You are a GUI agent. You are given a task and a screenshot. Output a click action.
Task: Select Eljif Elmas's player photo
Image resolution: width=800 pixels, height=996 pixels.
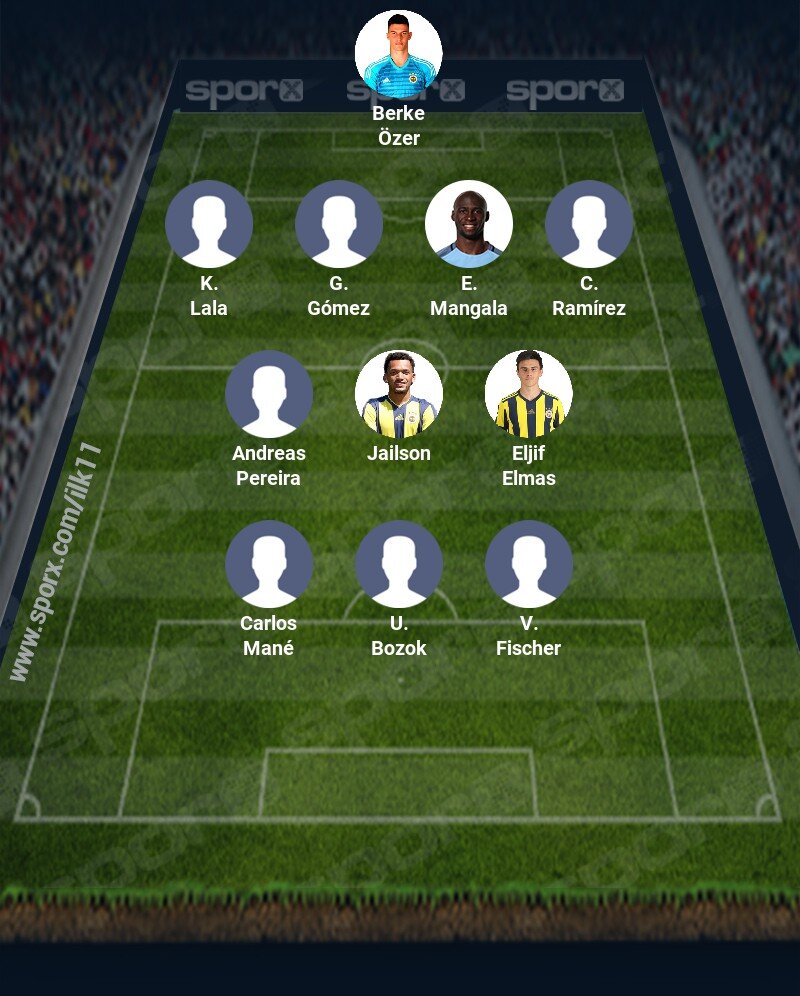pyautogui.click(x=529, y=394)
